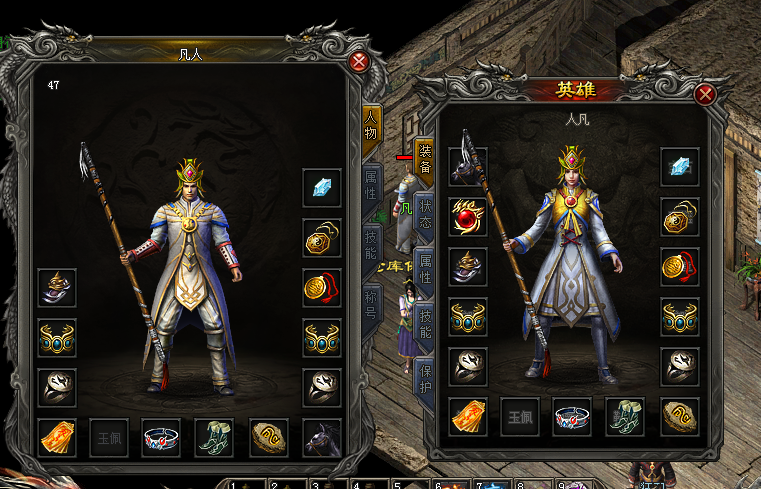The height and width of the screenshot is (489, 761).
Task: Close the 英雄 hero panel
Action: tap(705, 95)
